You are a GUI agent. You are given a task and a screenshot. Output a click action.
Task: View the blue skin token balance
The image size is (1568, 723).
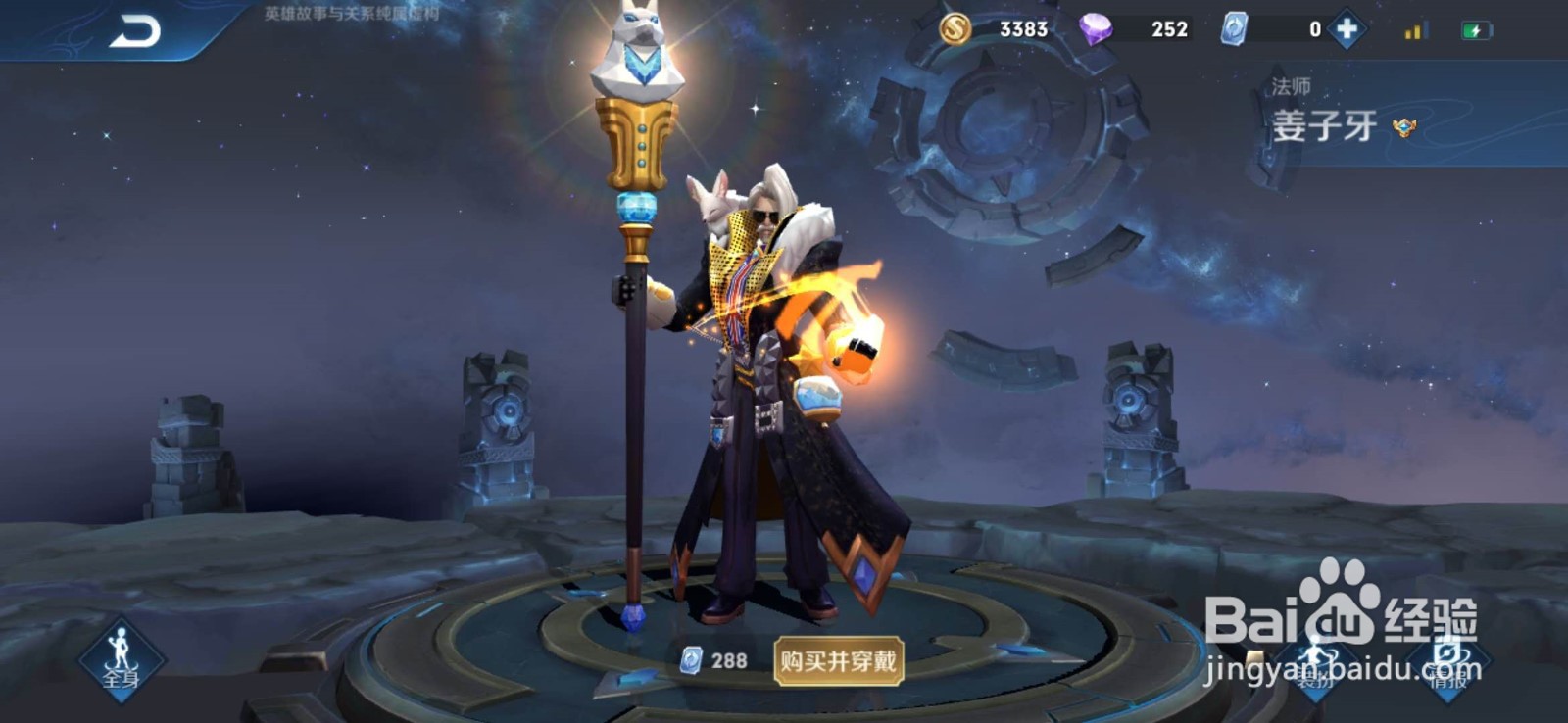1233,30
